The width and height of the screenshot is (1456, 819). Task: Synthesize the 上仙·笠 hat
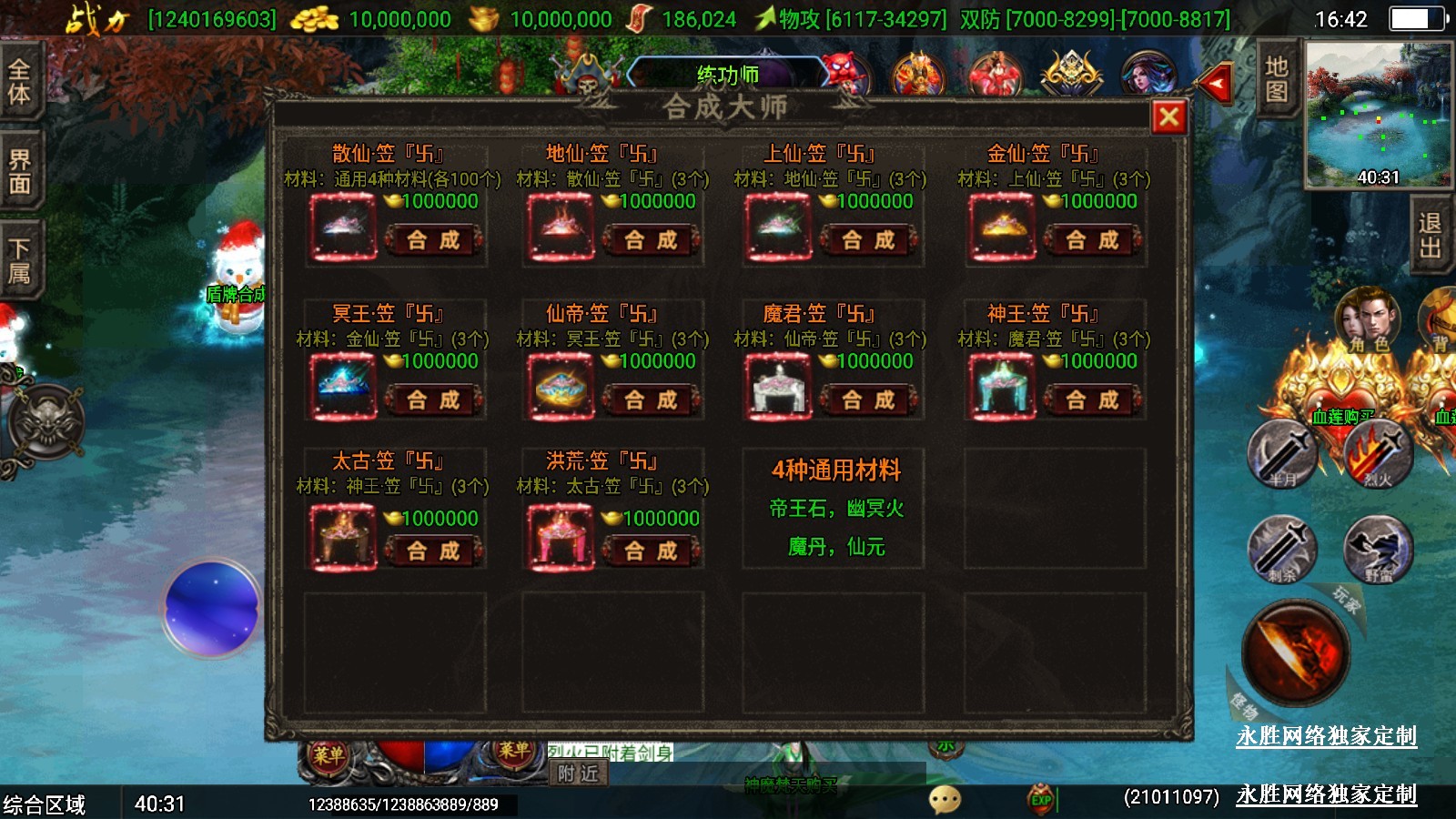tap(868, 239)
